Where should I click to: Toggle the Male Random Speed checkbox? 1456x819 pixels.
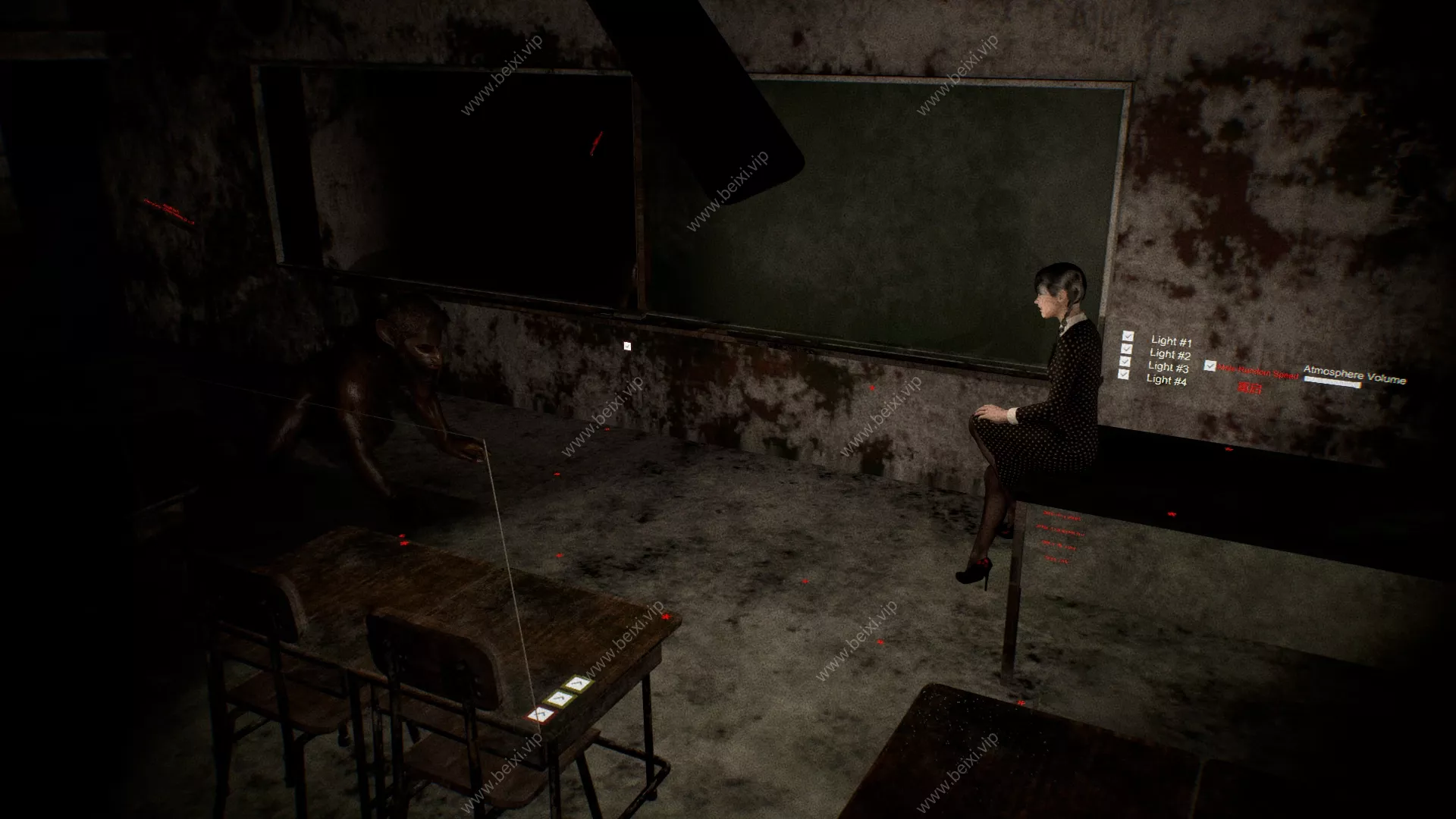(1210, 366)
